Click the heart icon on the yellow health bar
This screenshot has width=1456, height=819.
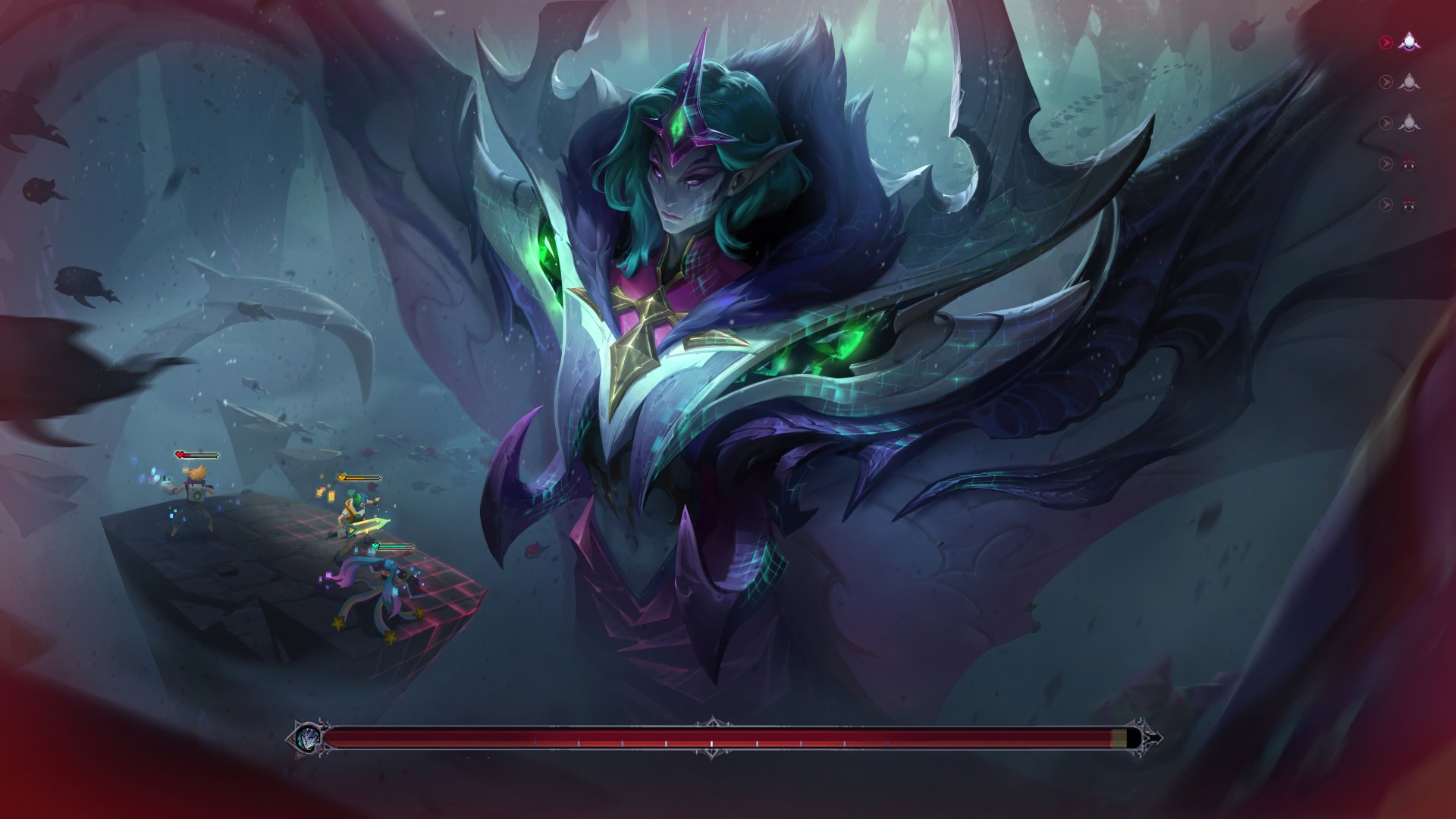(x=341, y=478)
